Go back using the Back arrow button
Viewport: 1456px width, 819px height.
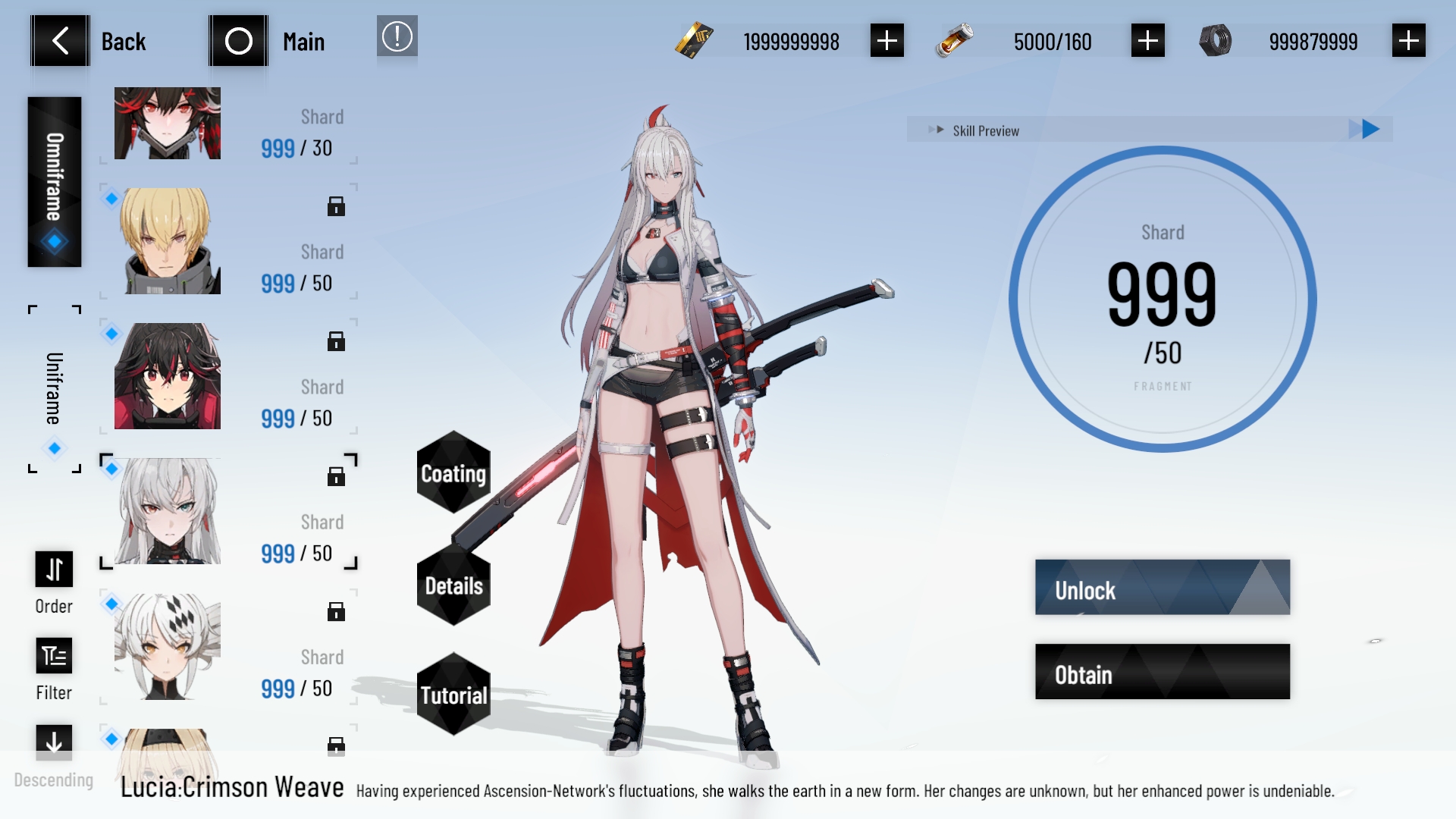pos(61,41)
